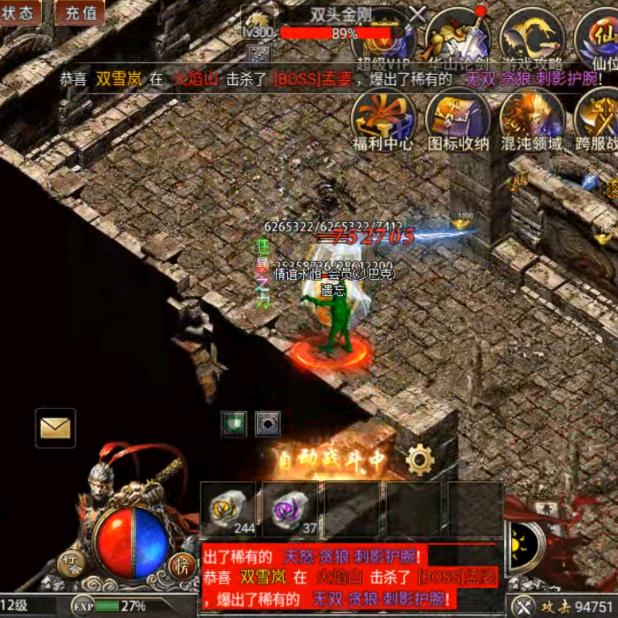Viewport: 618px width, 618px height.
Task: Open the 状态 status panel
Action: pos(19,12)
